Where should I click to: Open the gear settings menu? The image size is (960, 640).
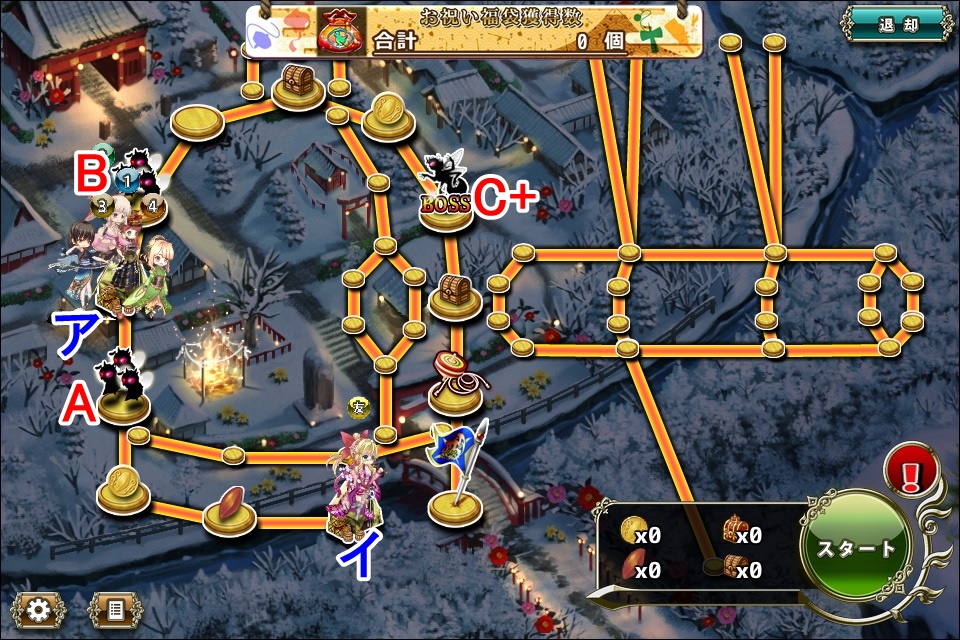(39, 608)
